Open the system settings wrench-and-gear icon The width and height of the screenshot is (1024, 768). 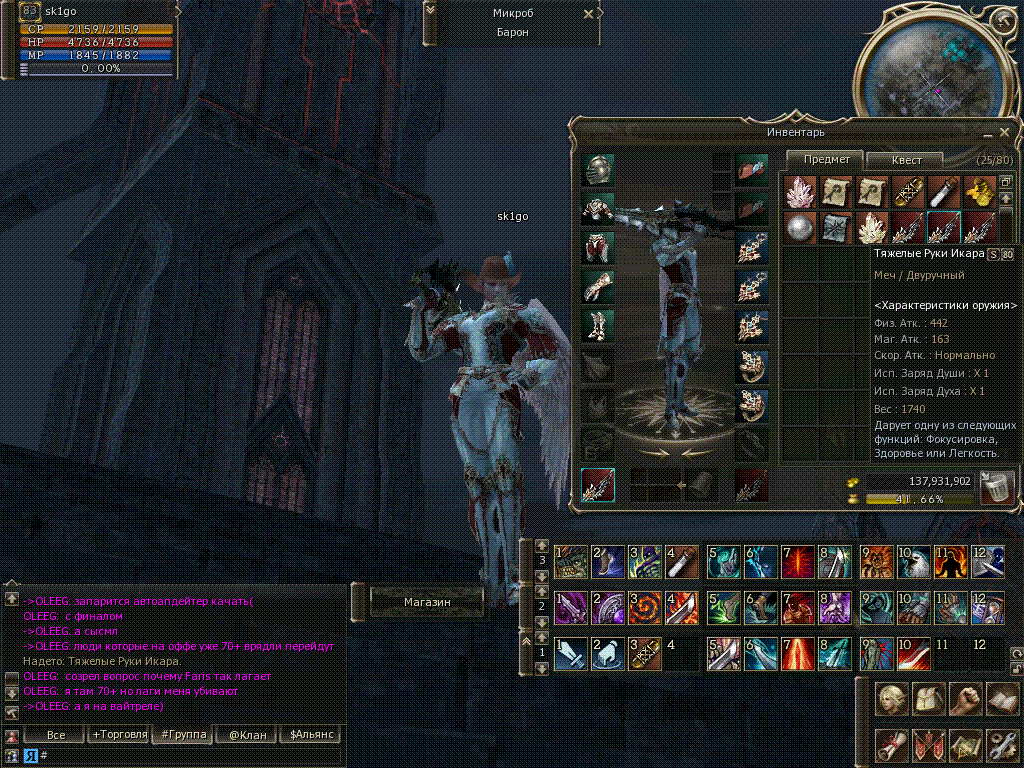pyautogui.click(x=1001, y=745)
